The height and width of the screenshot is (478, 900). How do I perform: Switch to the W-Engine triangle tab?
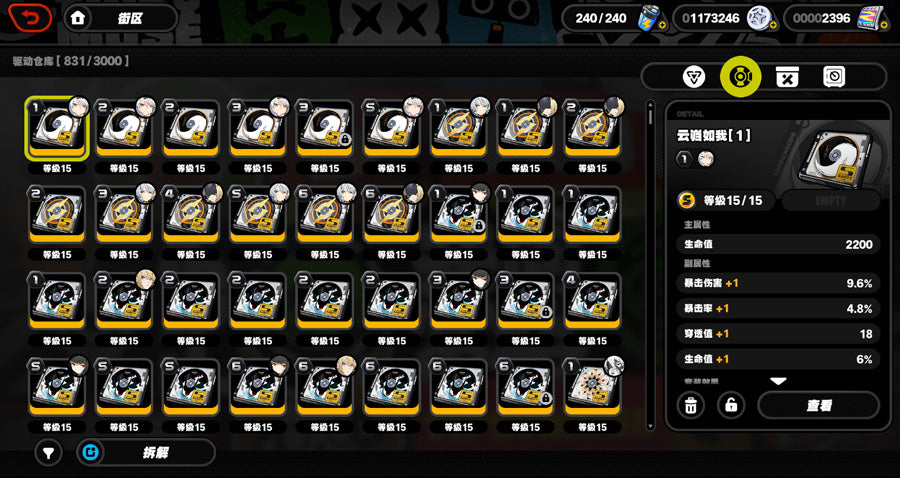[693, 77]
